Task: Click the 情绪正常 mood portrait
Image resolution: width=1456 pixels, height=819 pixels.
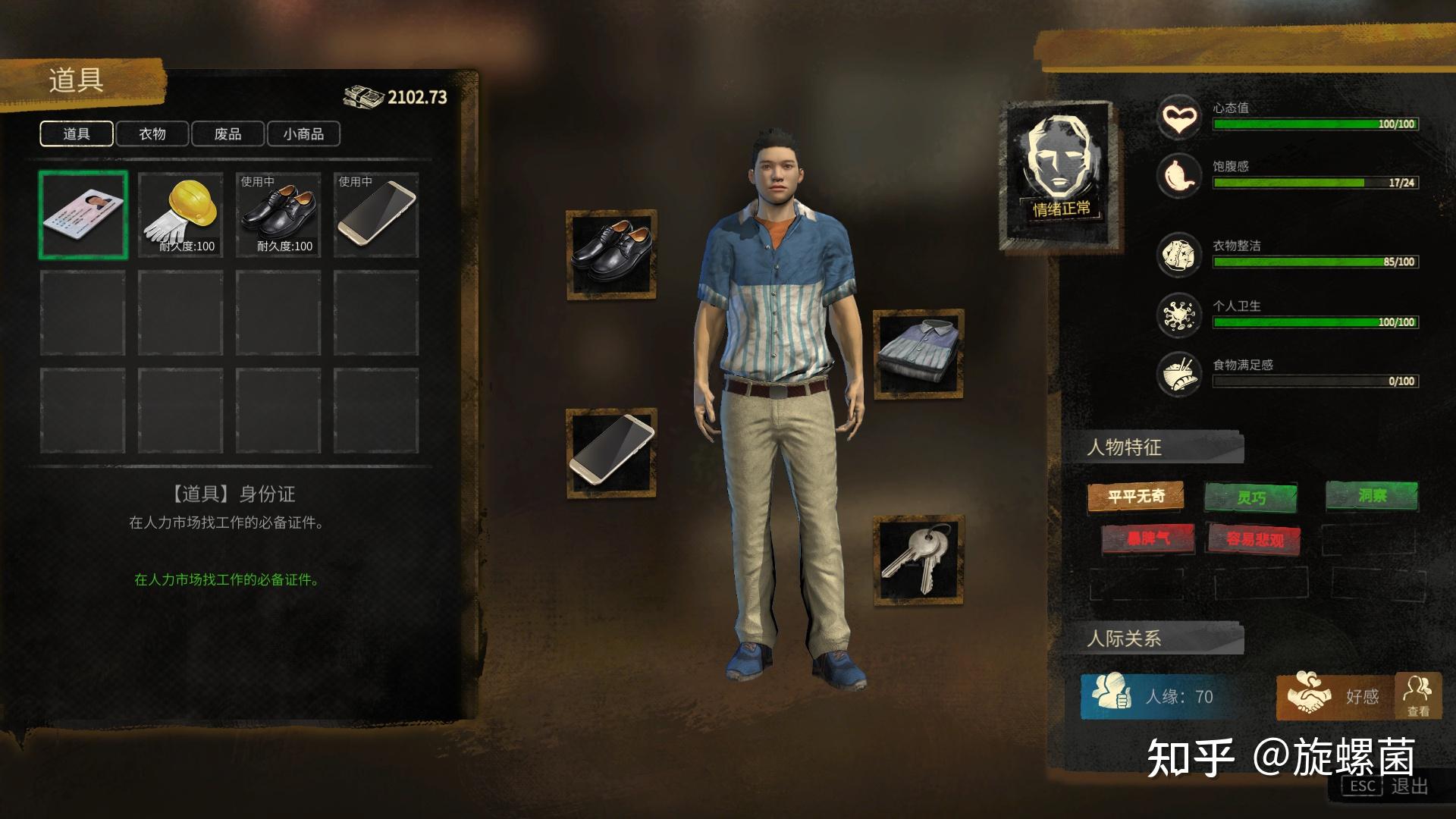Action: (x=1060, y=174)
